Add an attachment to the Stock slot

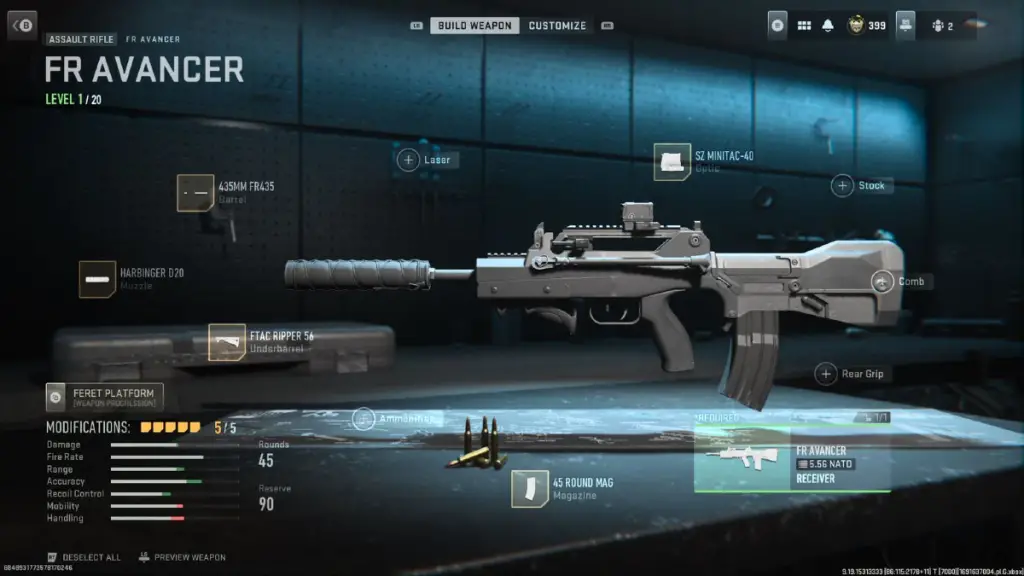click(x=843, y=185)
